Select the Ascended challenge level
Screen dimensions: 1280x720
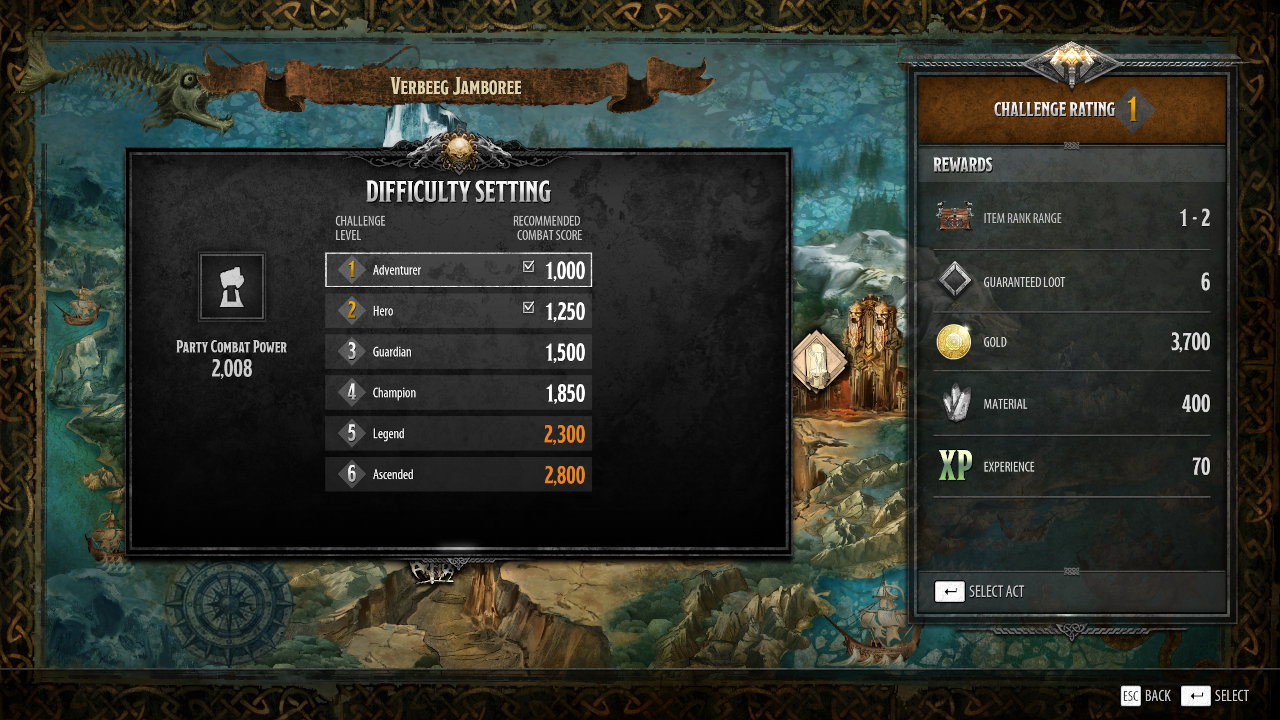(458, 475)
